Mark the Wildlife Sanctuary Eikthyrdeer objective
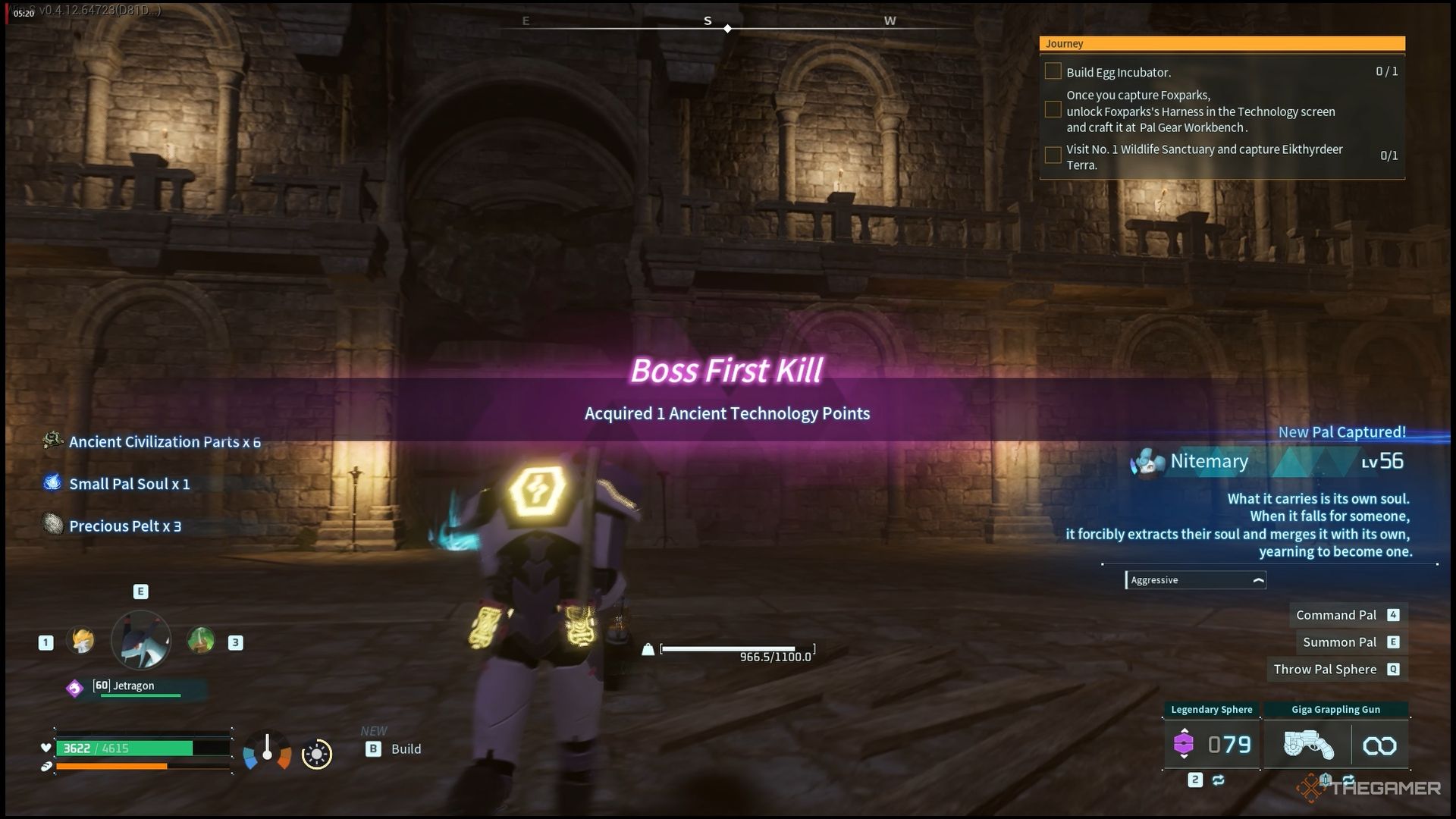 (x=1053, y=155)
